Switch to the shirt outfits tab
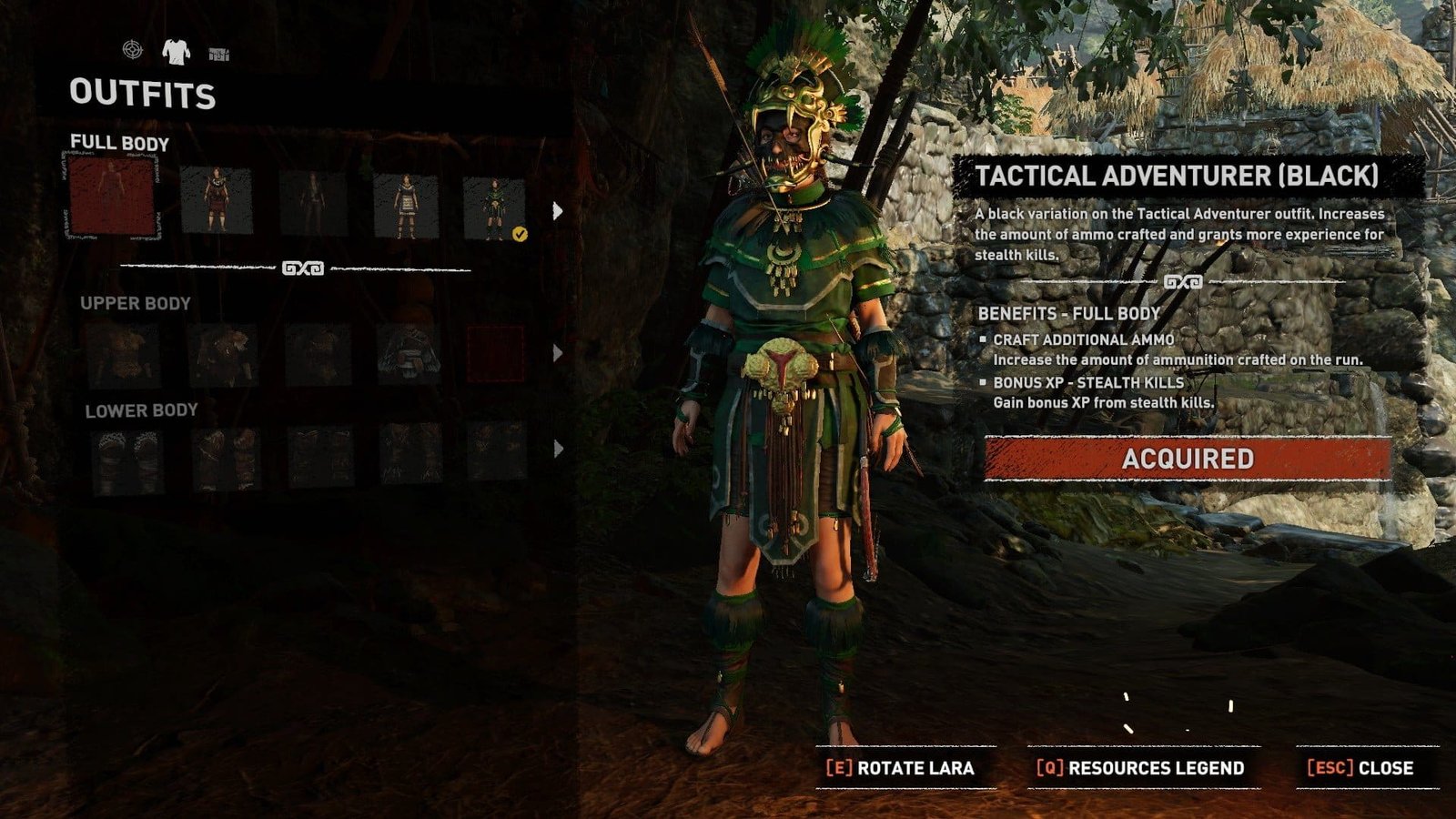 (176, 51)
